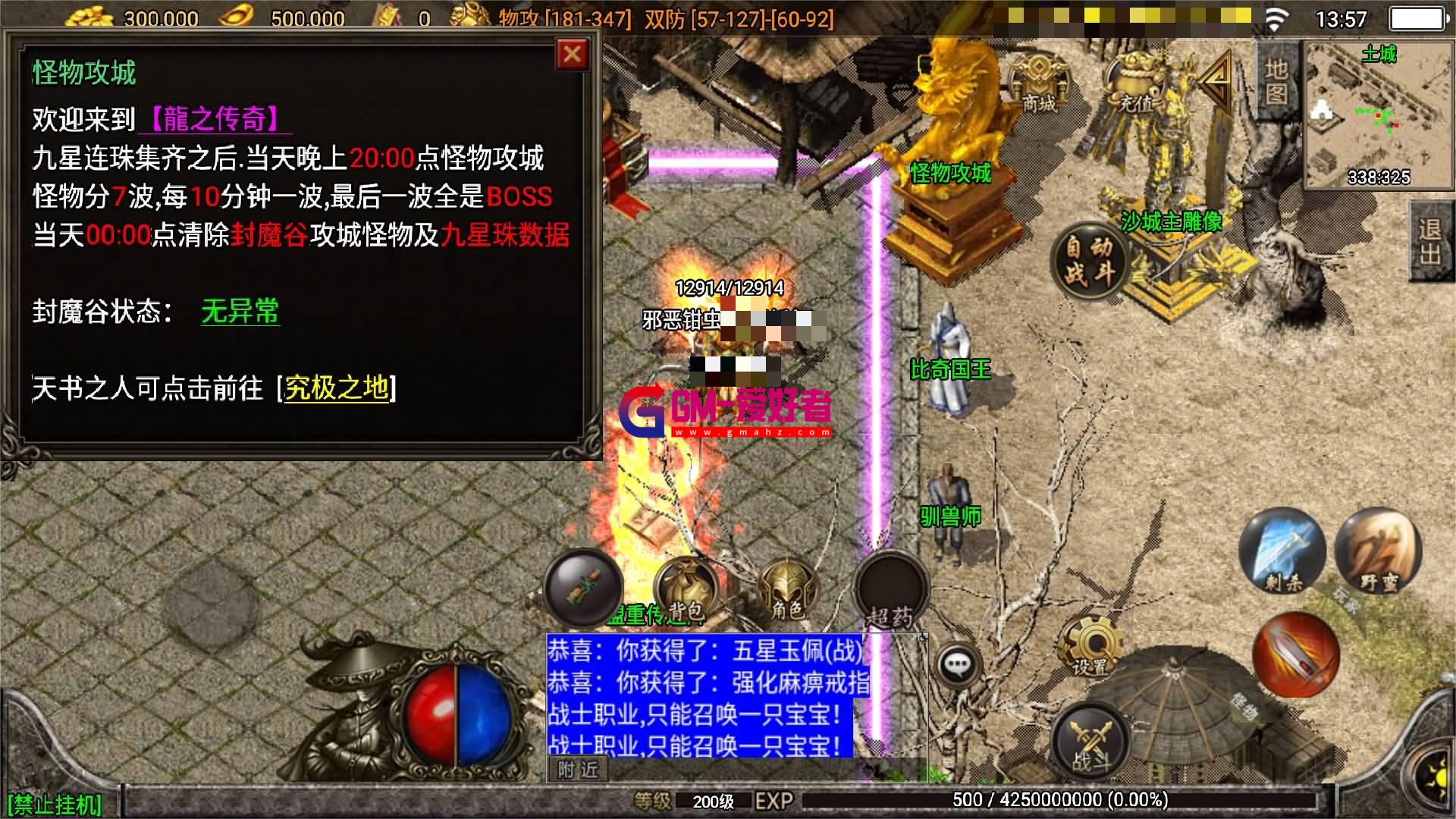Click the 无异常 status link
This screenshot has width=1456, height=819.
tap(239, 309)
